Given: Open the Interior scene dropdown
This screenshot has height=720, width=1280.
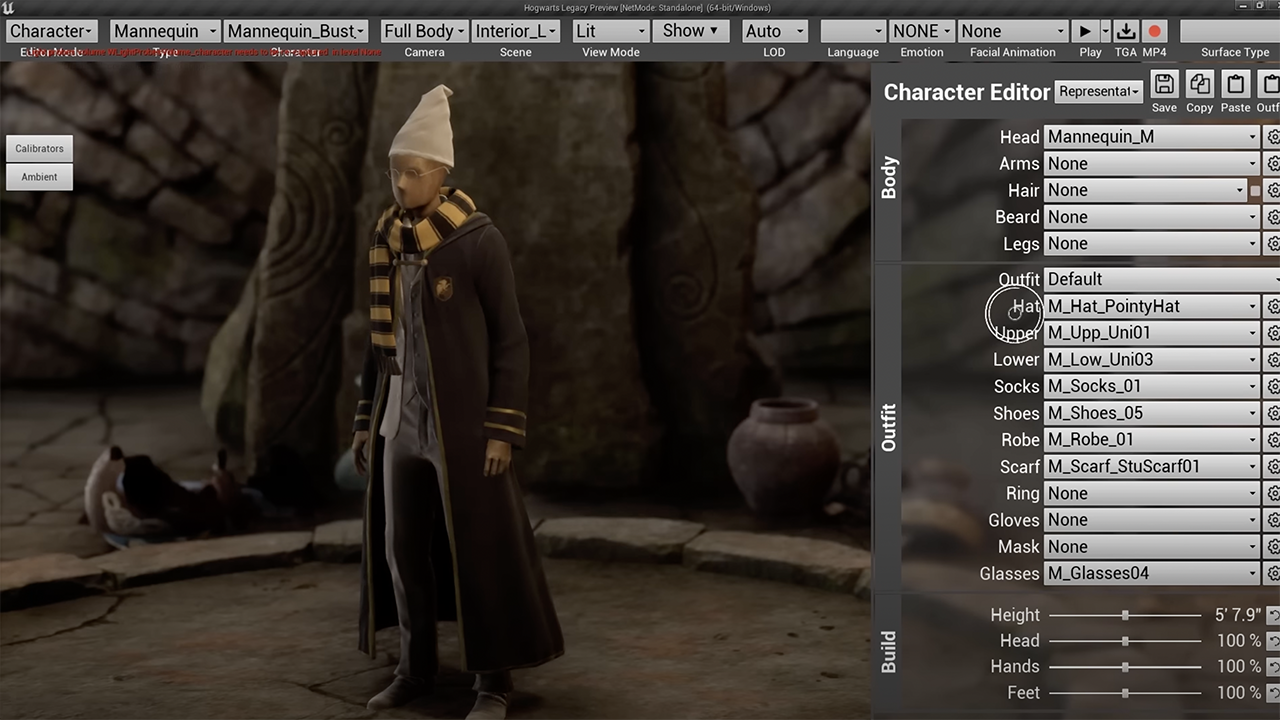Looking at the screenshot, I should 516,31.
